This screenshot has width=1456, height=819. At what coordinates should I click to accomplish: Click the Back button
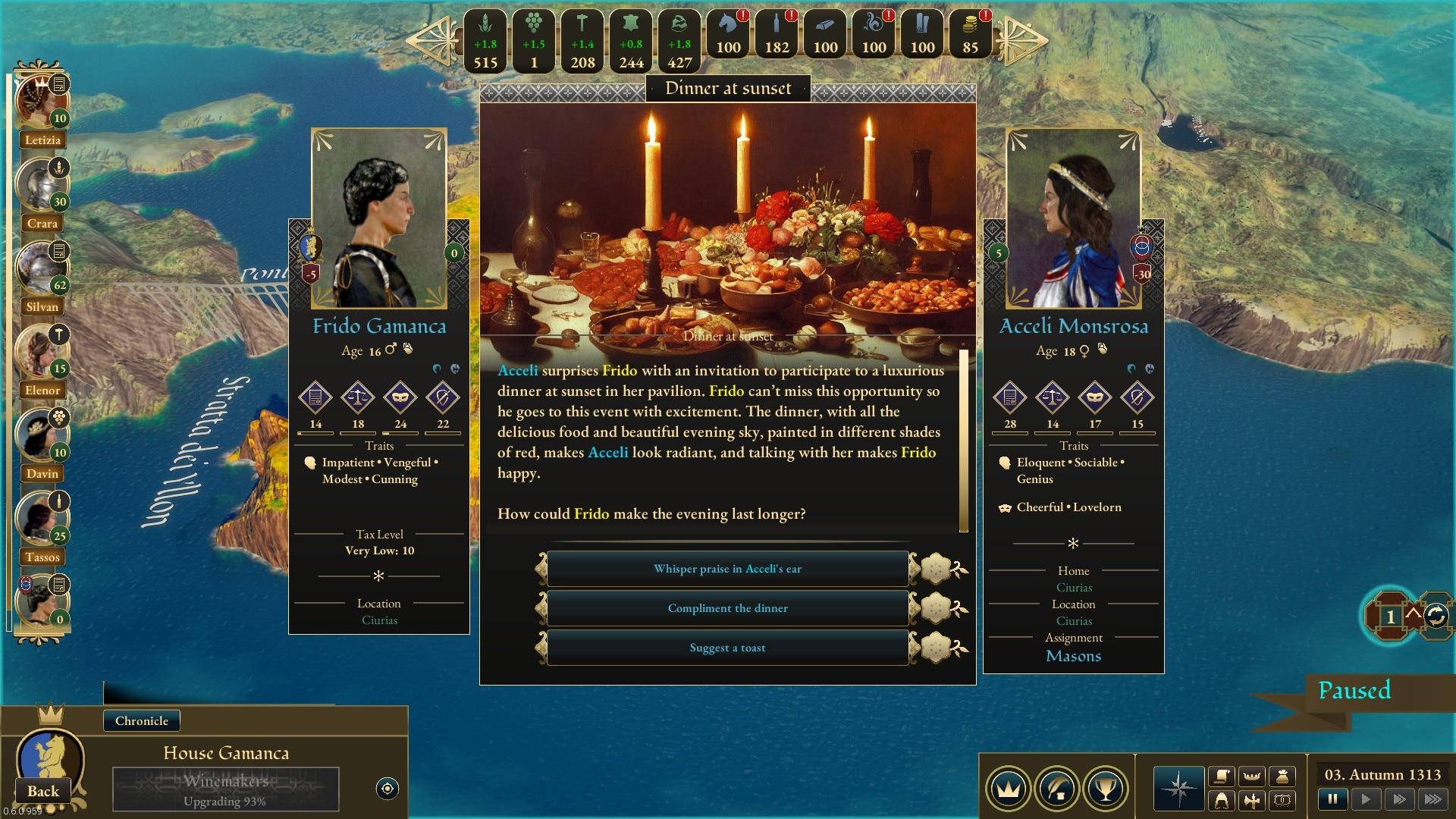(43, 791)
